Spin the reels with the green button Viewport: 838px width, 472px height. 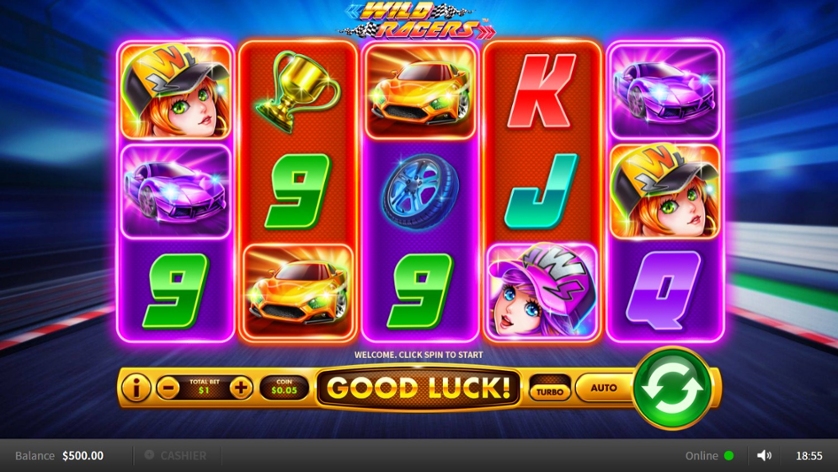point(672,387)
